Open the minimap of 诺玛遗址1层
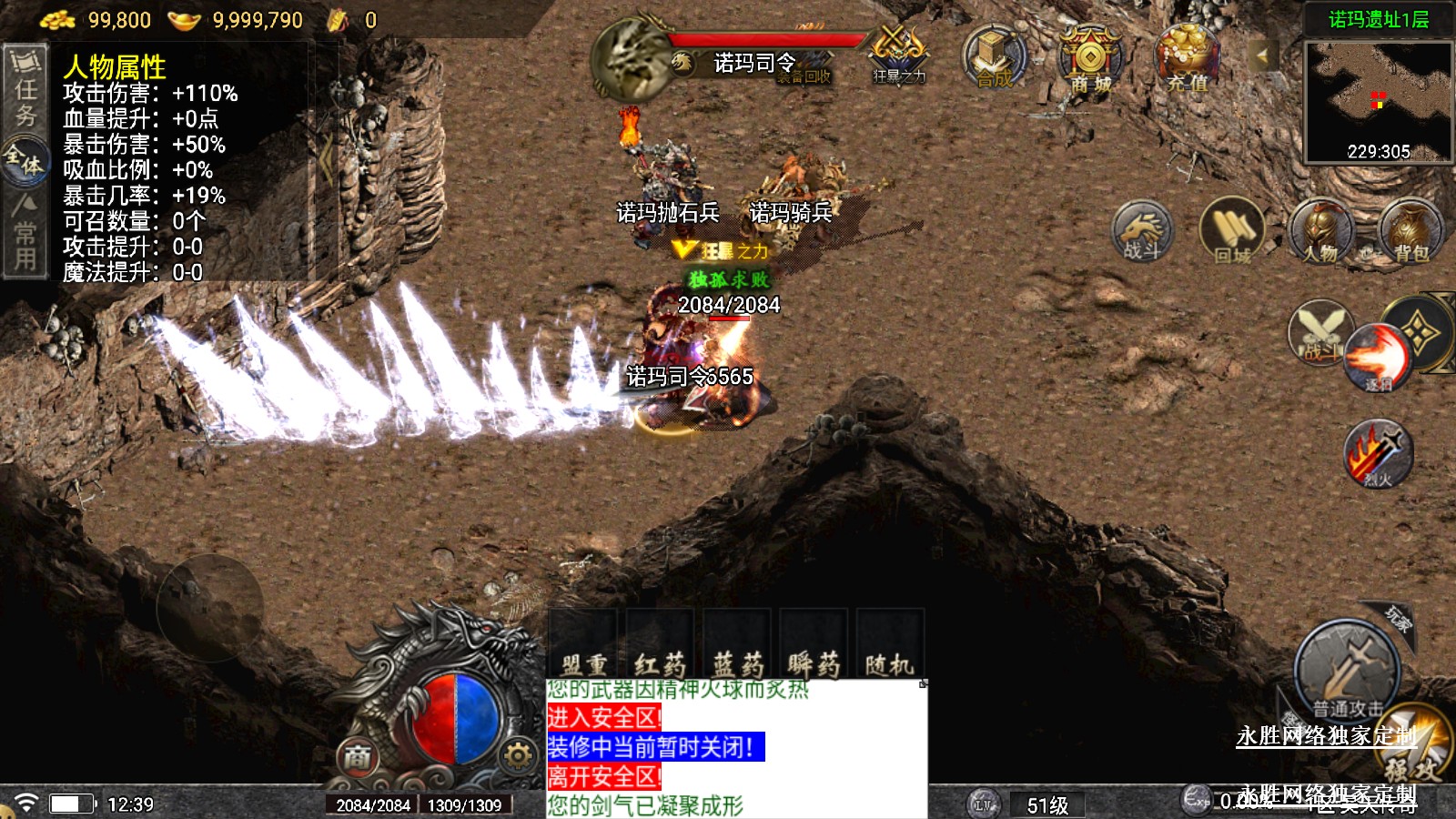 point(1378,101)
